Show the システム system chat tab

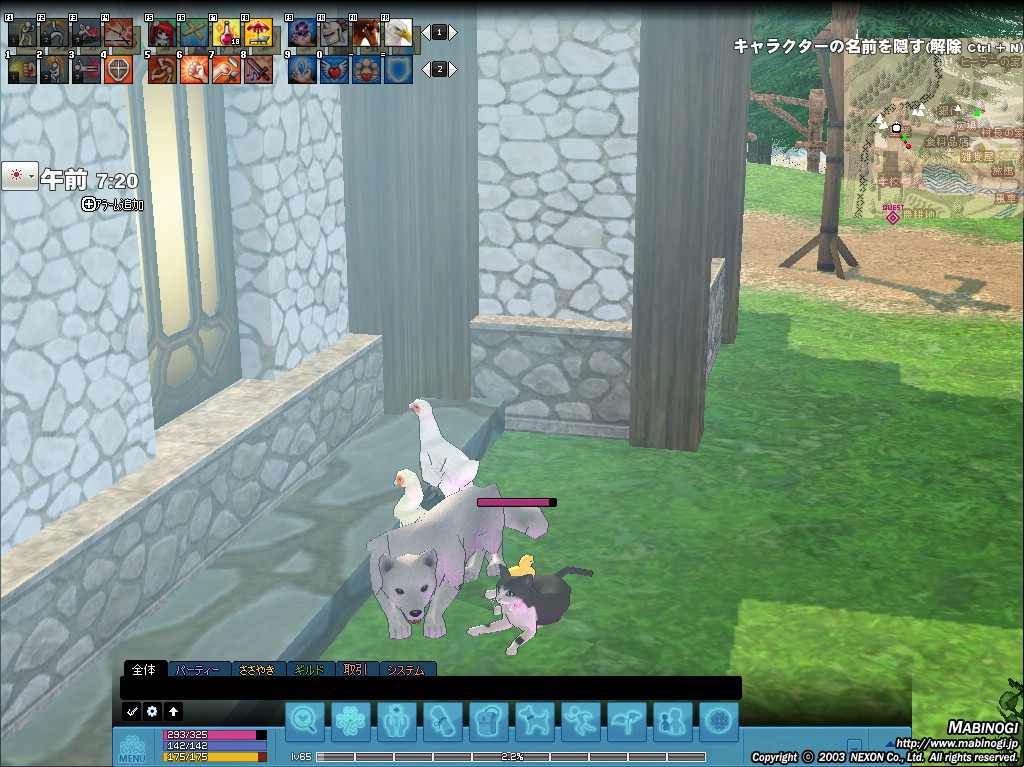pos(404,670)
